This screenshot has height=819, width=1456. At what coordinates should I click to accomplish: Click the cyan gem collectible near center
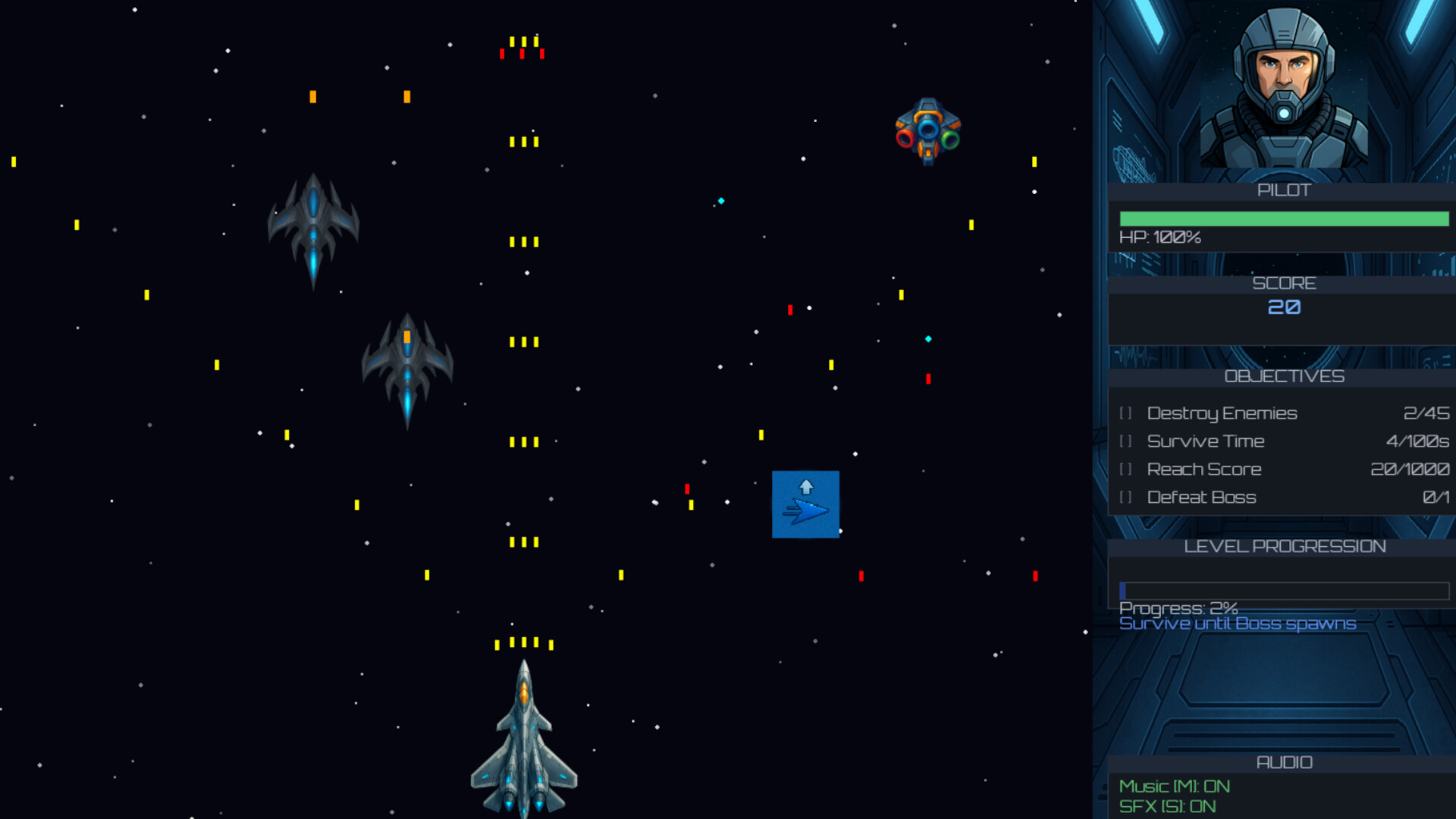[720, 200]
